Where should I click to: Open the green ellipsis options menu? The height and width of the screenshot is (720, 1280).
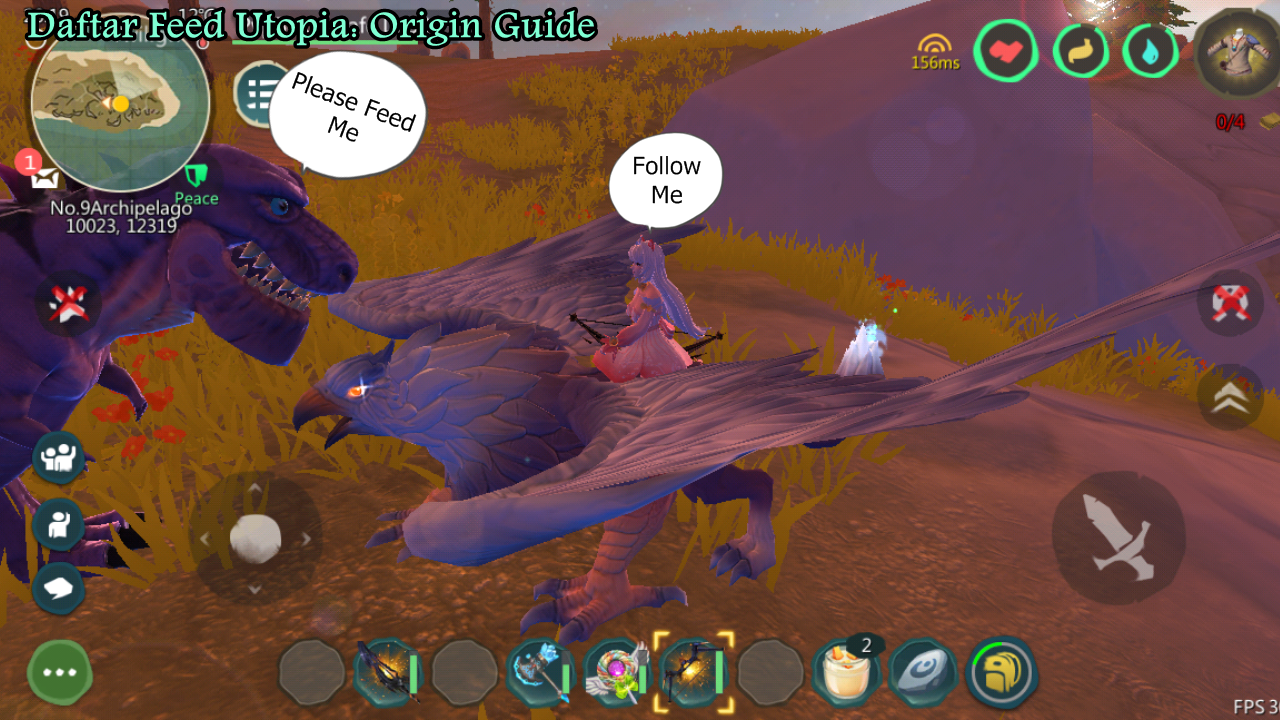coord(58,672)
